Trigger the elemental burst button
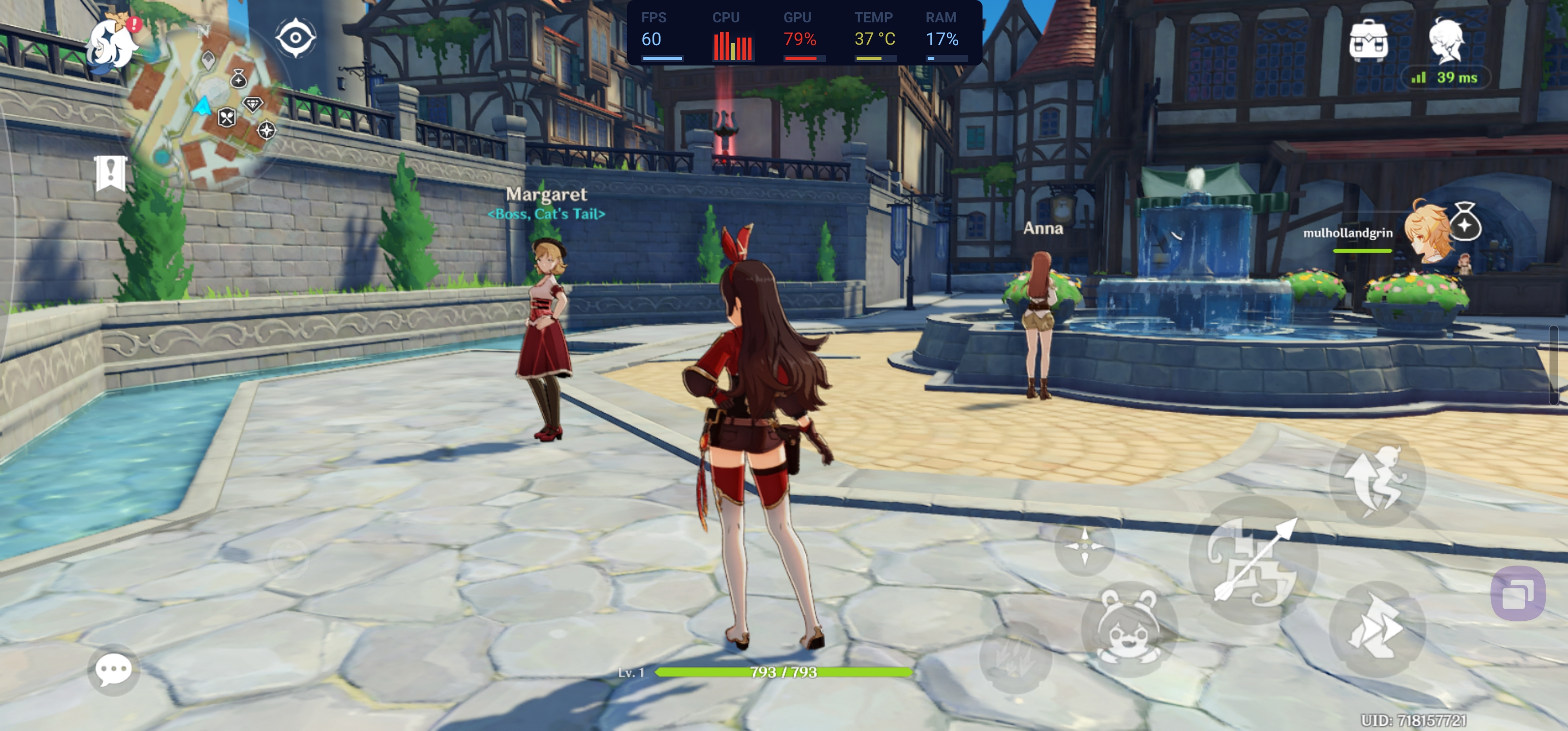The height and width of the screenshot is (731, 1568). coord(1013,657)
